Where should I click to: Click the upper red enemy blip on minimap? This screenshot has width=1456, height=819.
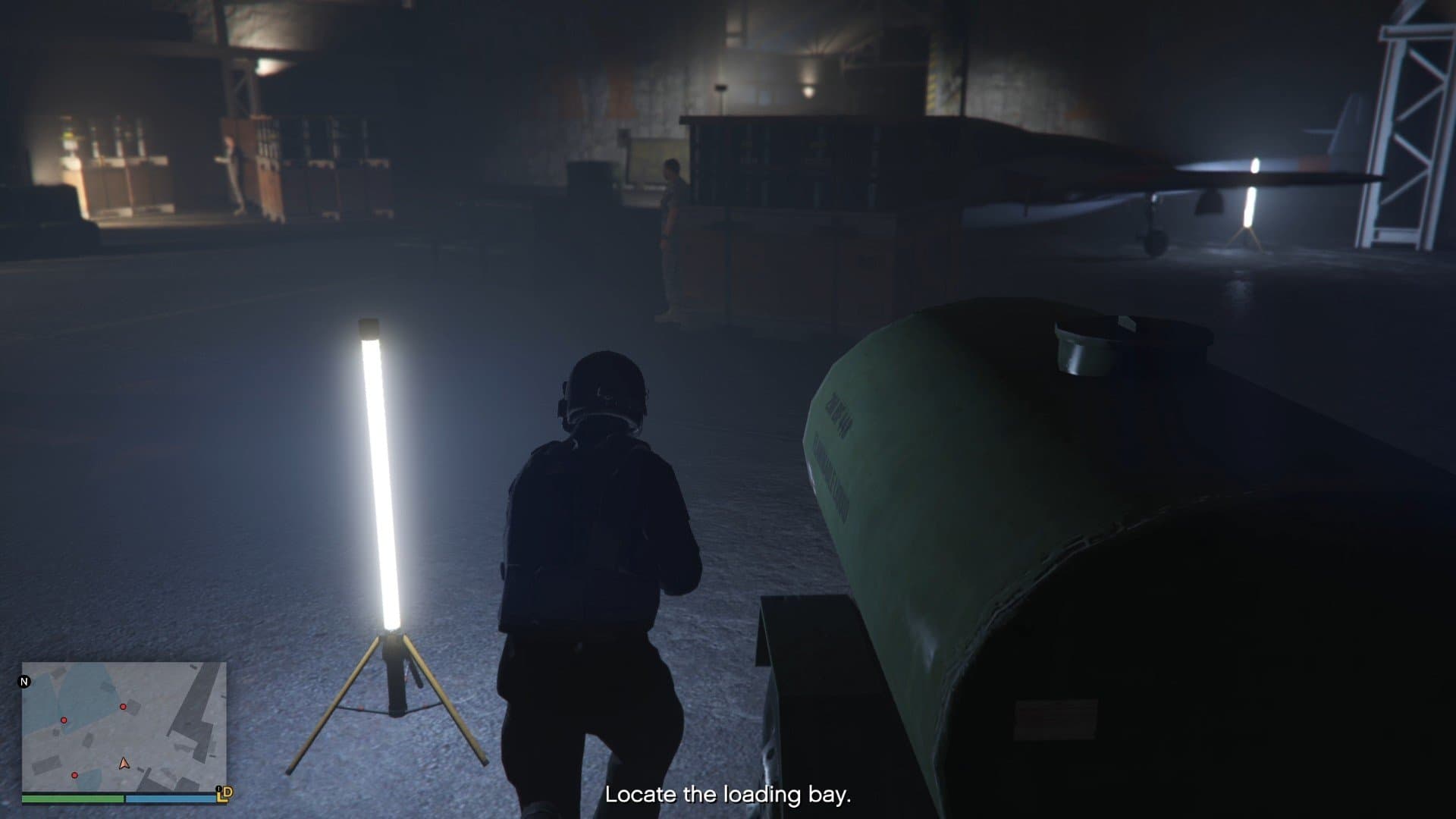123,707
